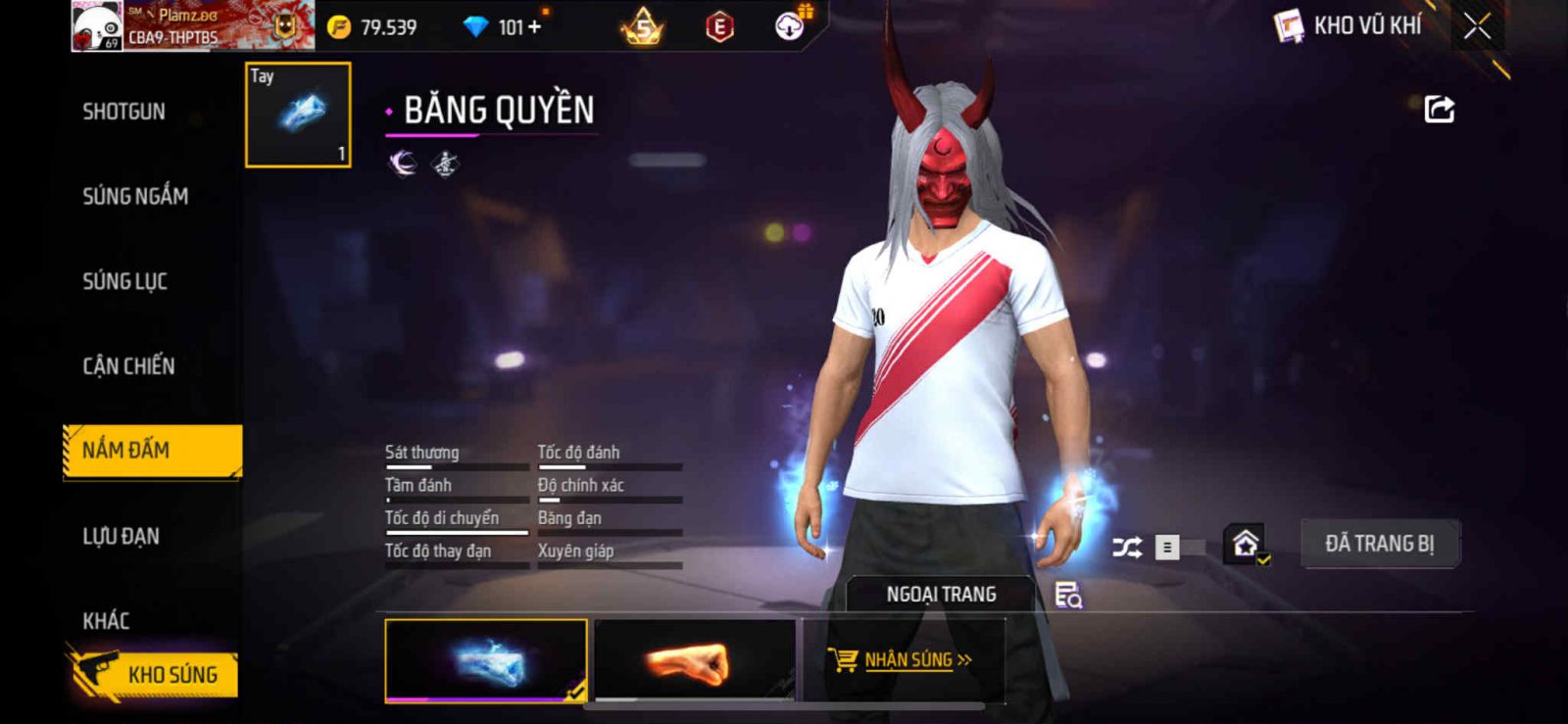The width and height of the screenshot is (1568, 724).
Task: Add diamonds via the plus button
Action: tap(534, 27)
